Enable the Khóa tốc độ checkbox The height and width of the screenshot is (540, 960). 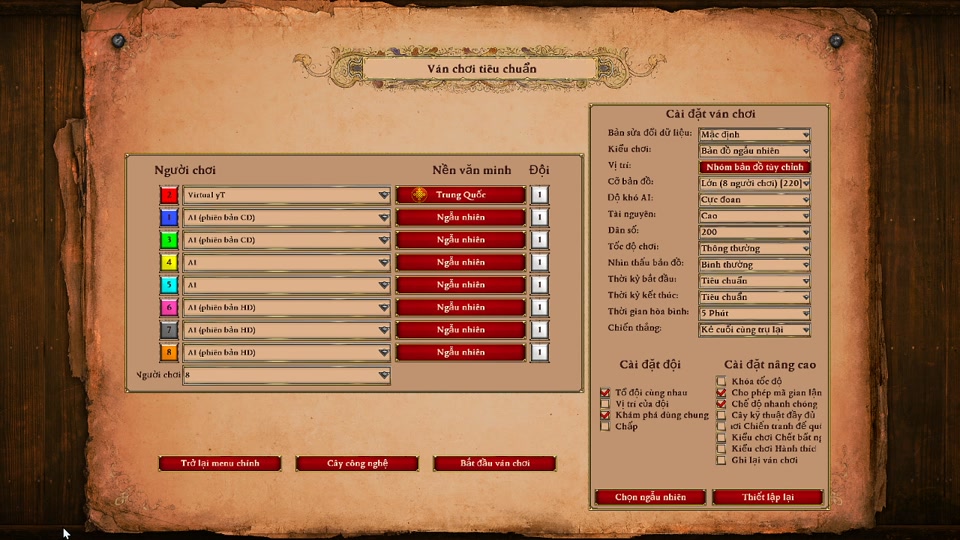point(721,381)
